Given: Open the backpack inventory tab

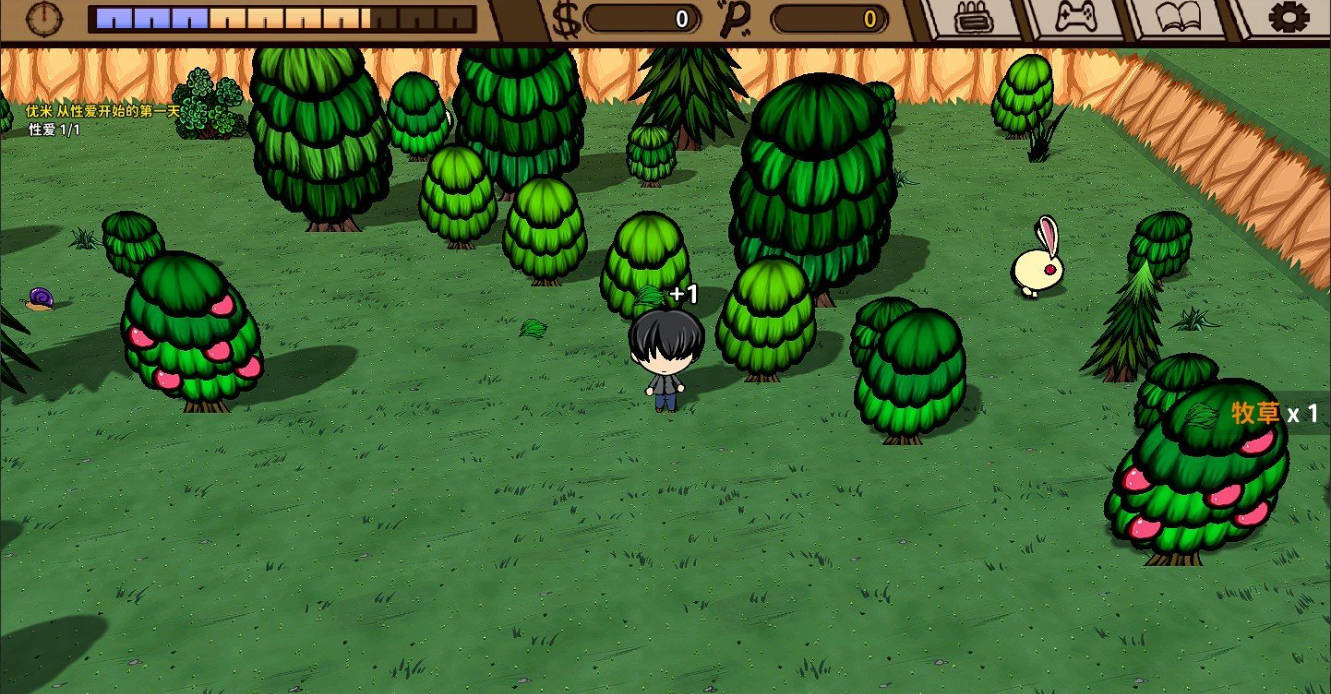Looking at the screenshot, I should (971, 18).
